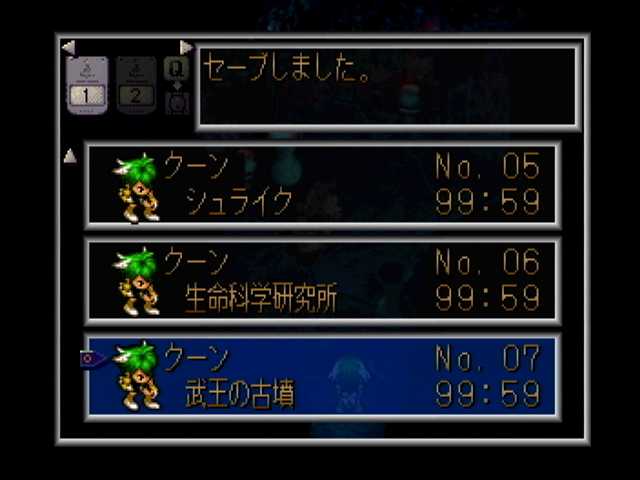The image size is (640, 480).
Task: Select memory card slot 1
Action: [87, 87]
